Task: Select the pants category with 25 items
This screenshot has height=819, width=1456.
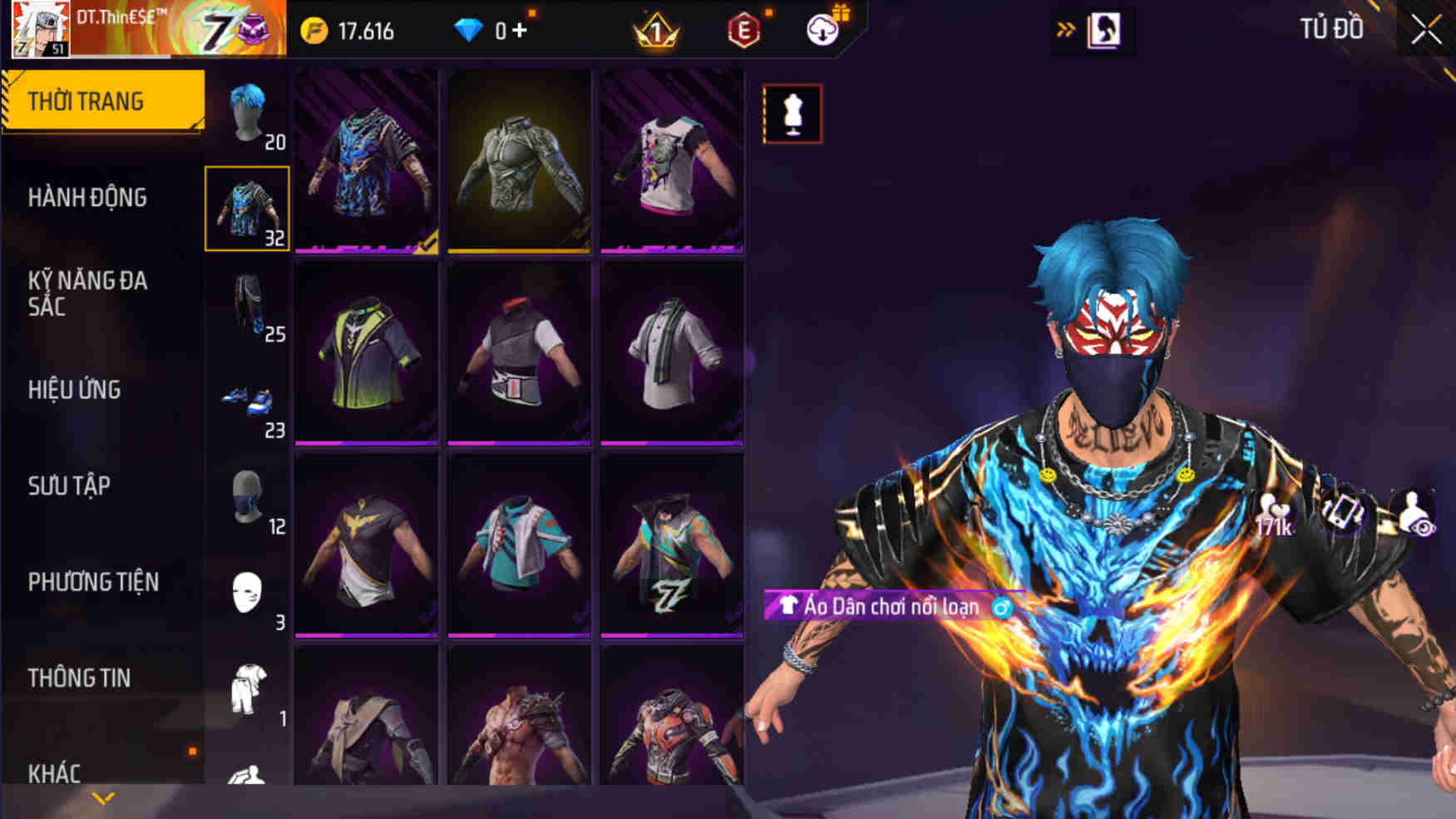Action: point(247,305)
